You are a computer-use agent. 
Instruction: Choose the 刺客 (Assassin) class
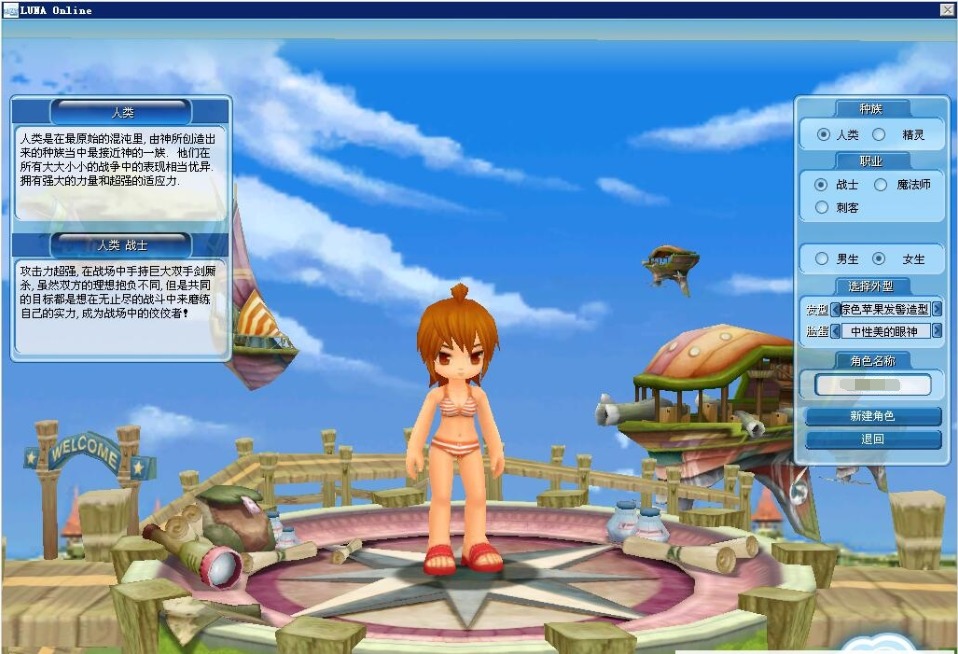[821, 208]
